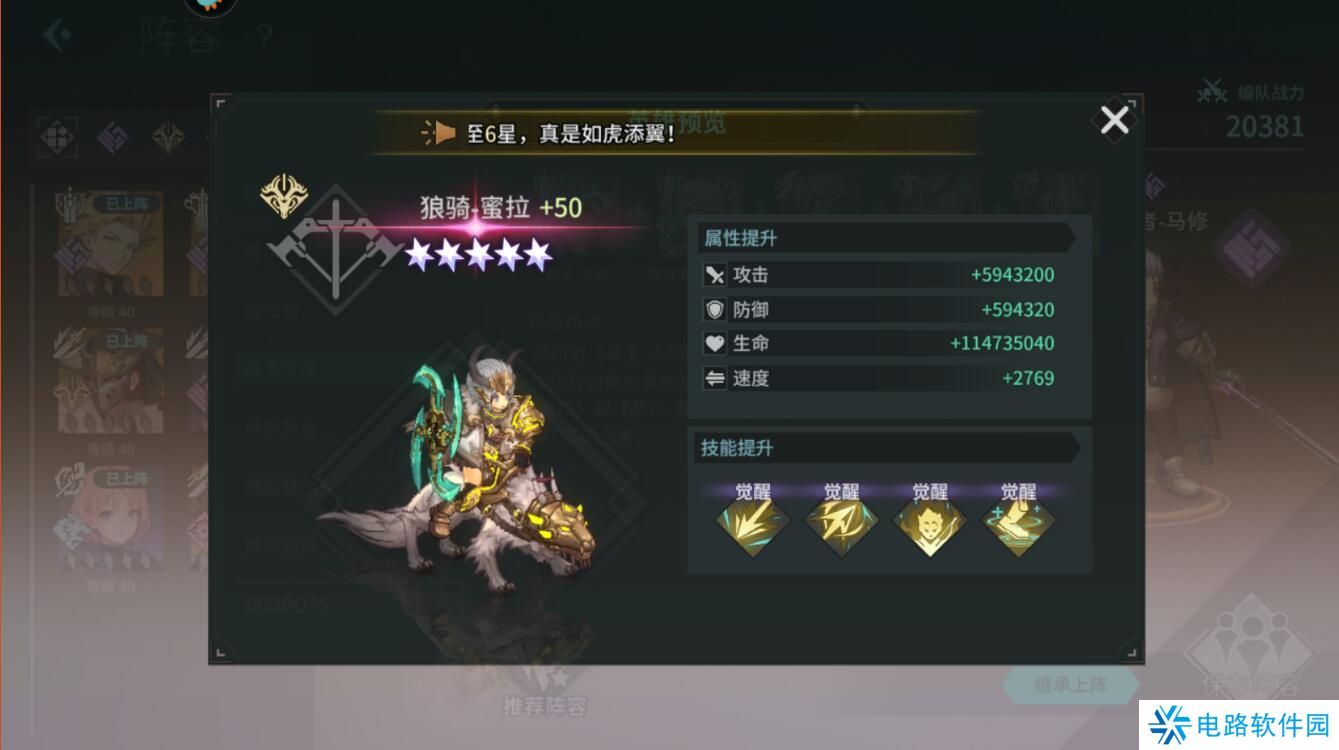The height and width of the screenshot is (750, 1339).
Task: Open the help question mark next to 阵容
Action: pyautogui.click(x=262, y=37)
